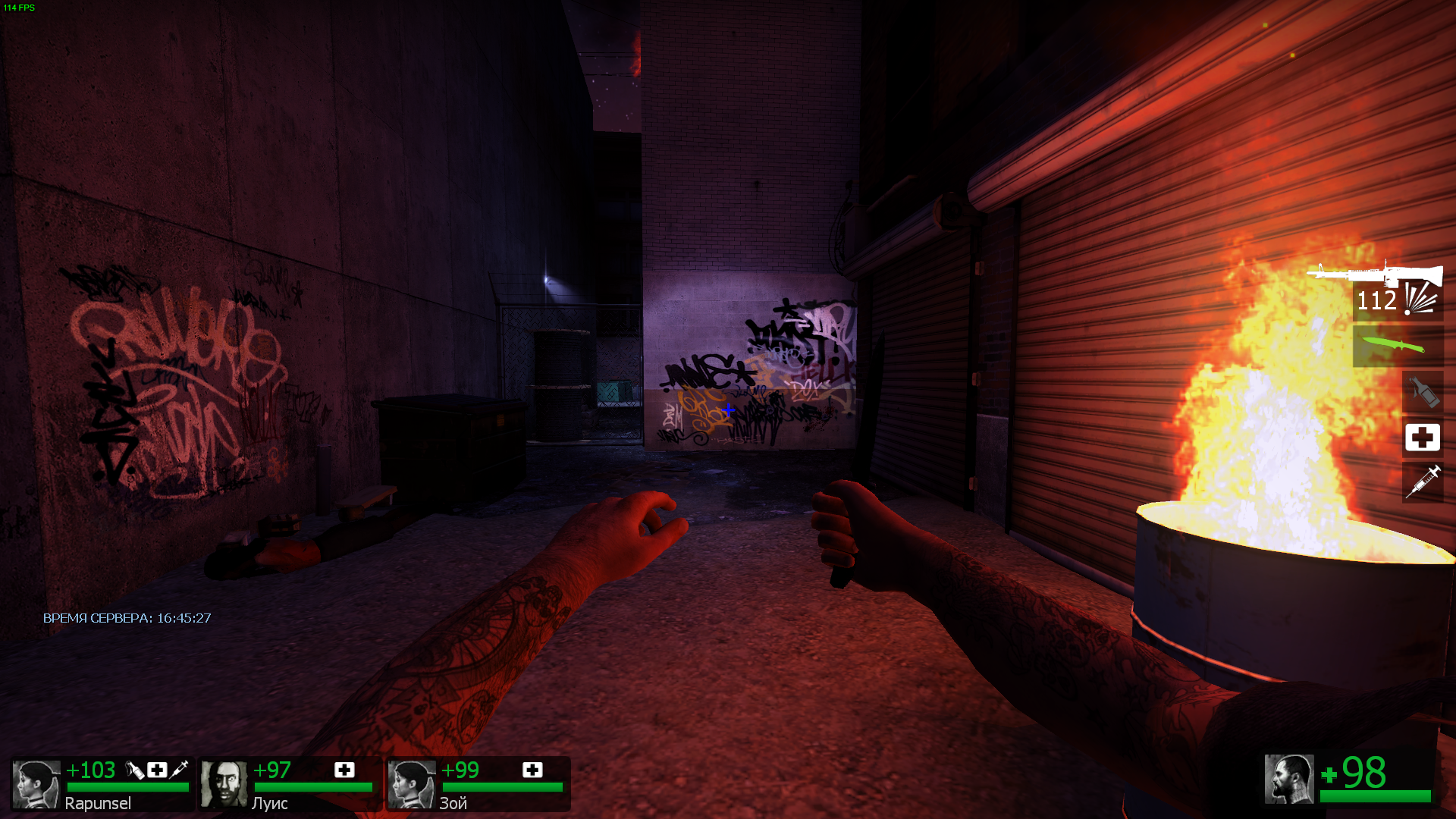The image size is (1456, 819).
Task: Click teammate Зой's portrait
Action: [412, 784]
